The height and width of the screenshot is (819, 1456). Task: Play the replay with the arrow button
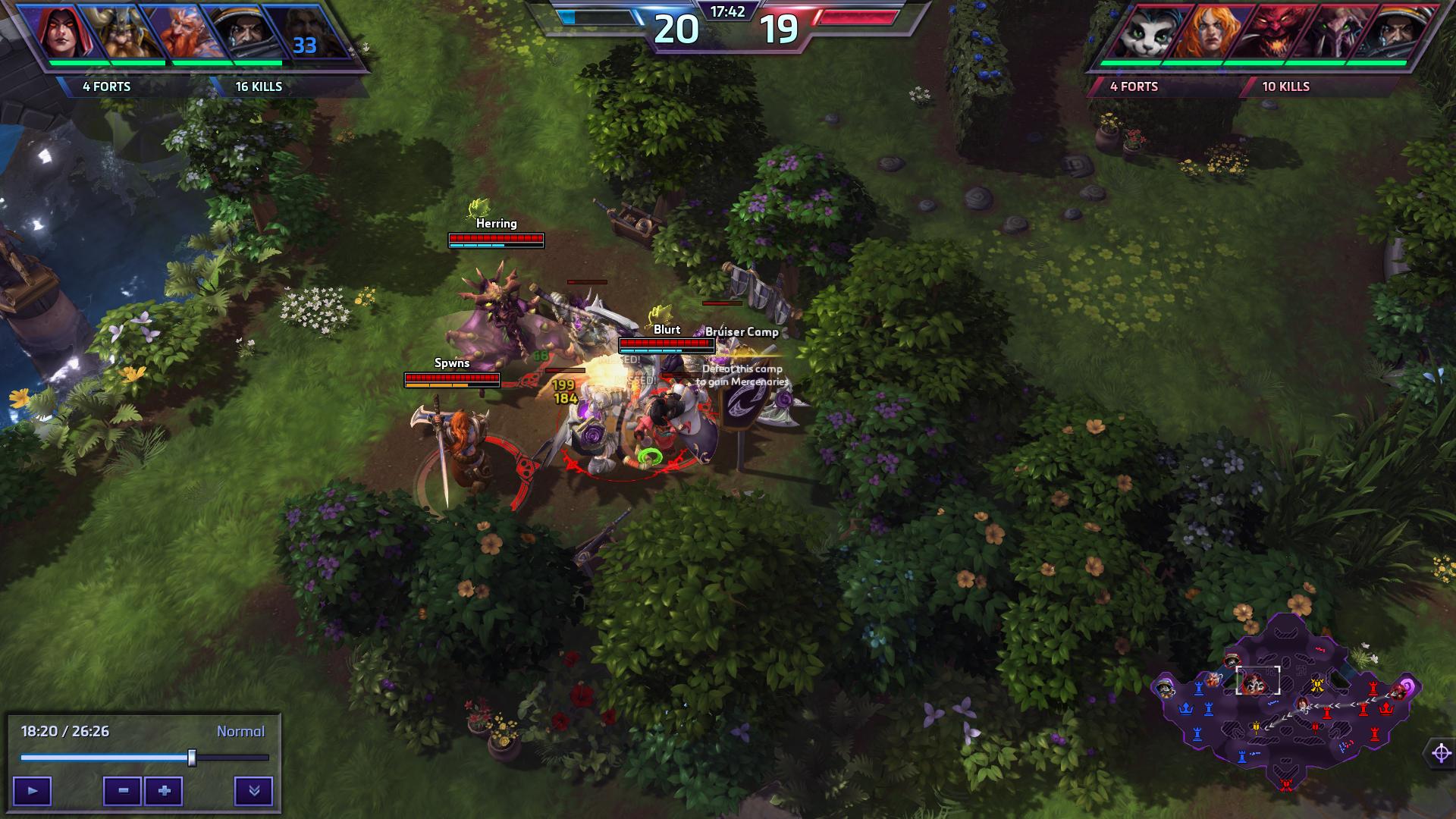(x=32, y=791)
